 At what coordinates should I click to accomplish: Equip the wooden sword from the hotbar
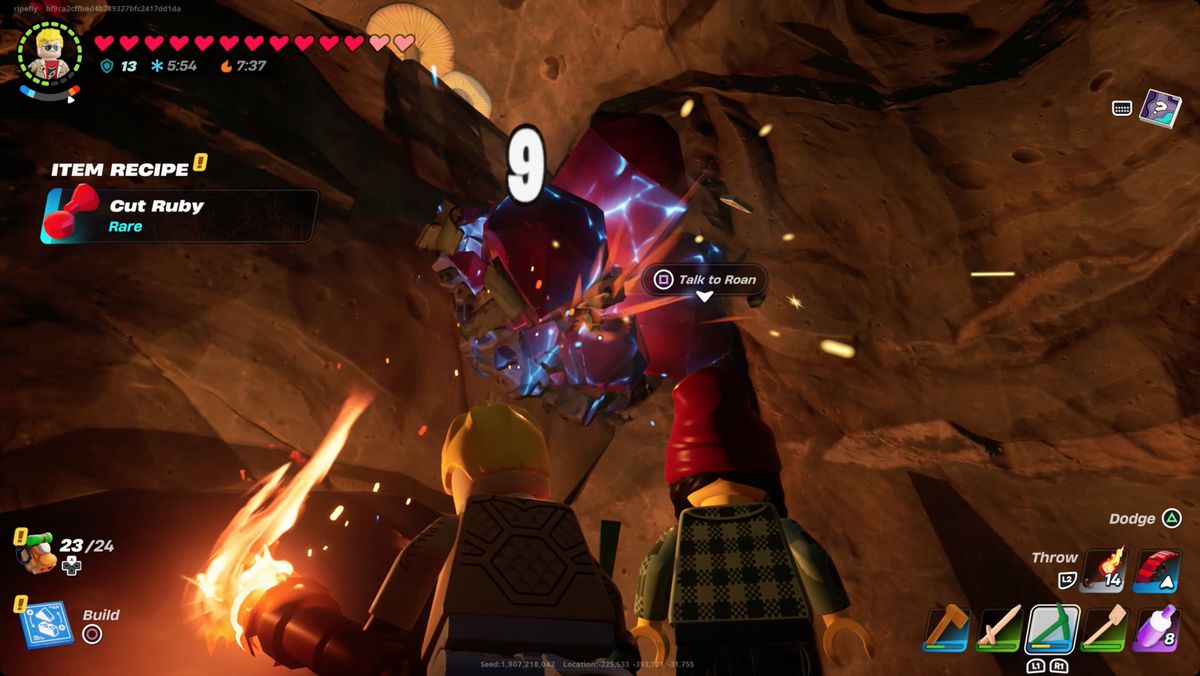(x=999, y=628)
